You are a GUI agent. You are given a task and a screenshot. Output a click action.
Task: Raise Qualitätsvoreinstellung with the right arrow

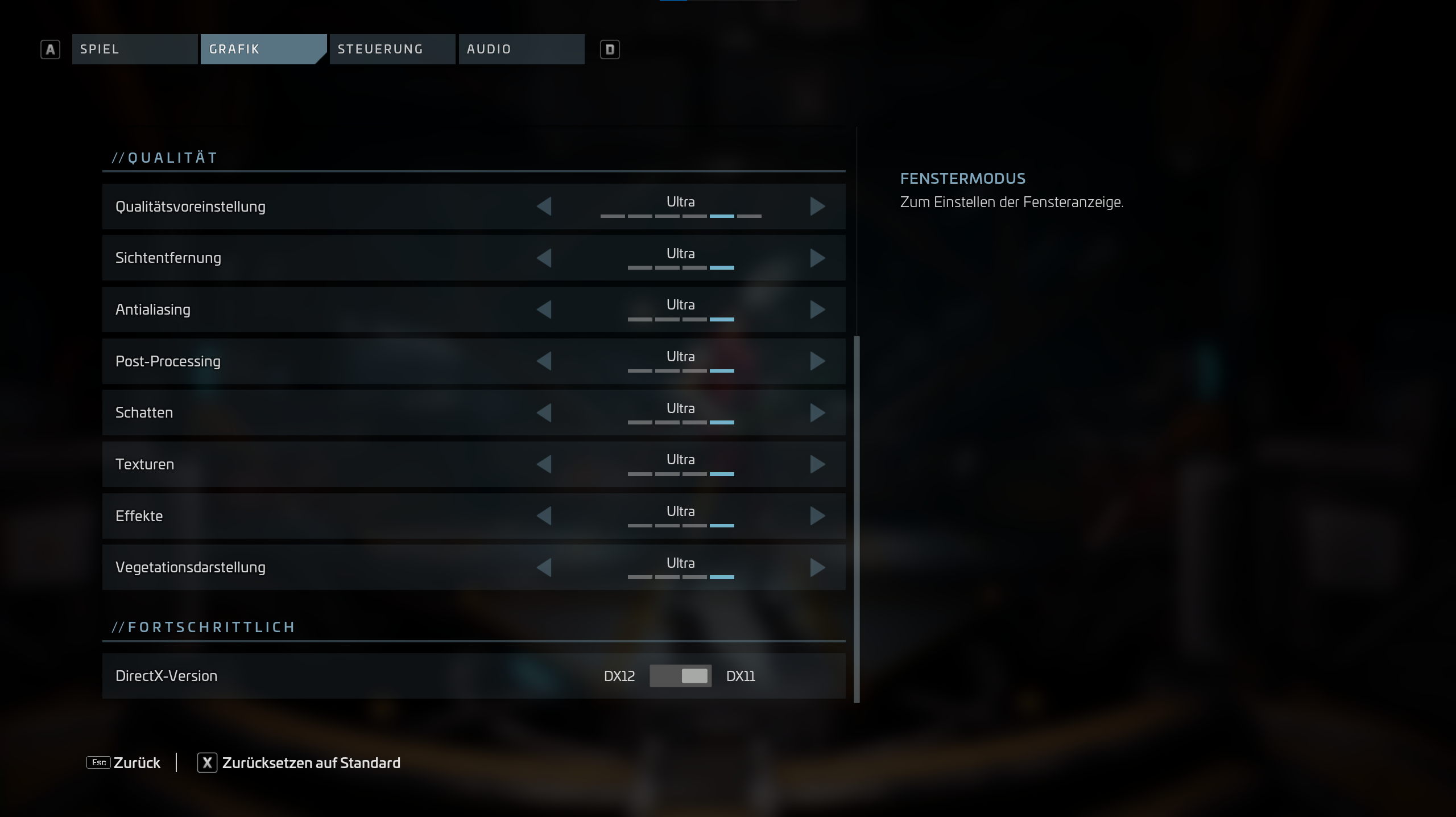(x=817, y=207)
